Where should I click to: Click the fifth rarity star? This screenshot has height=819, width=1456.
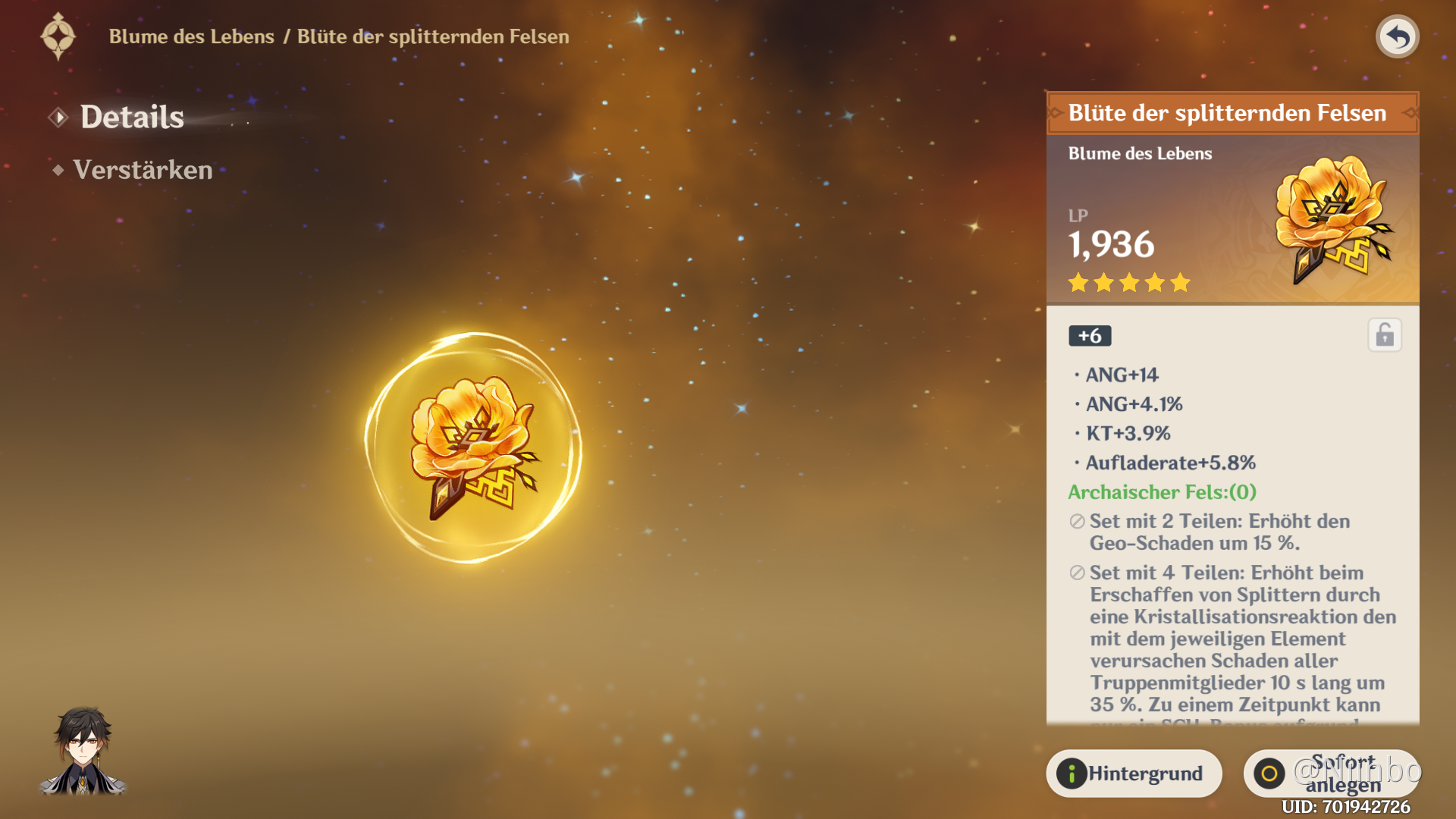coord(1180,283)
